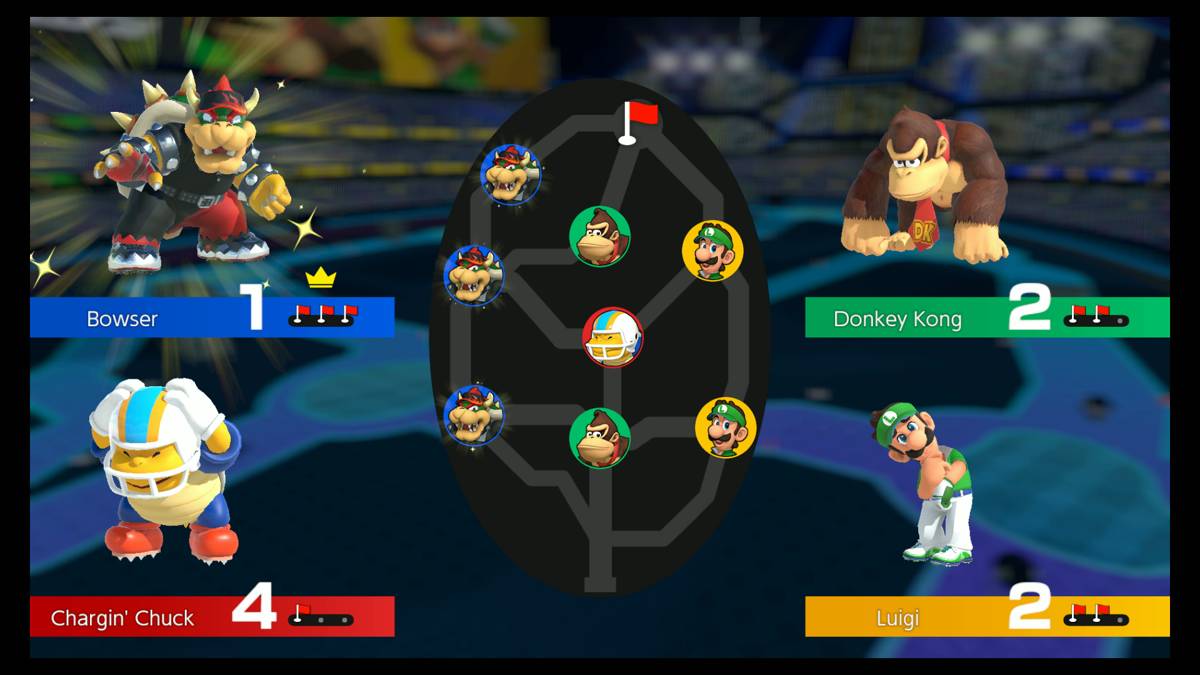Select the Luigi player banner

click(x=986, y=617)
